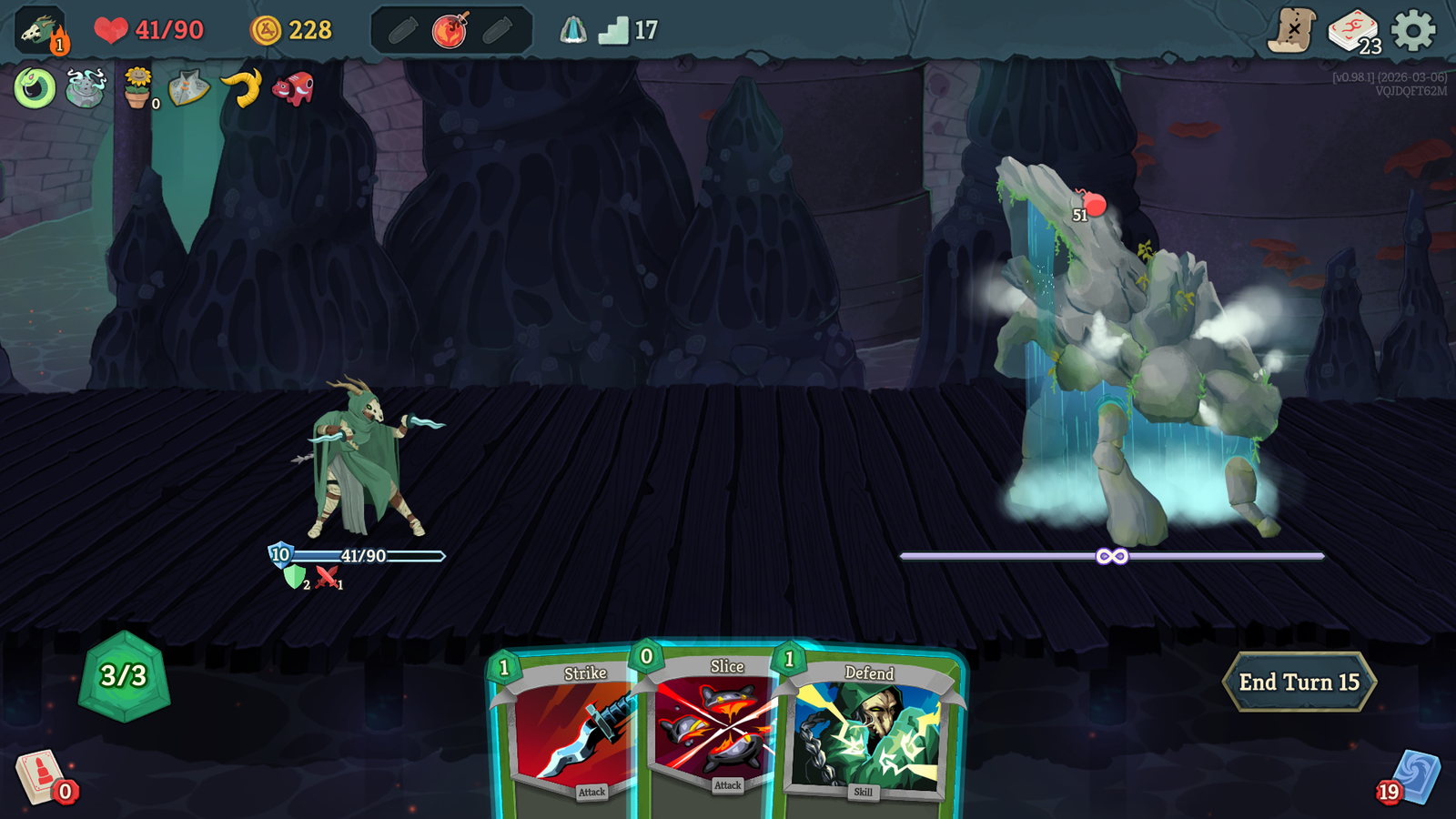Inspect the cauldron relic
Screen dimensions: 1456x819
tap(86, 88)
